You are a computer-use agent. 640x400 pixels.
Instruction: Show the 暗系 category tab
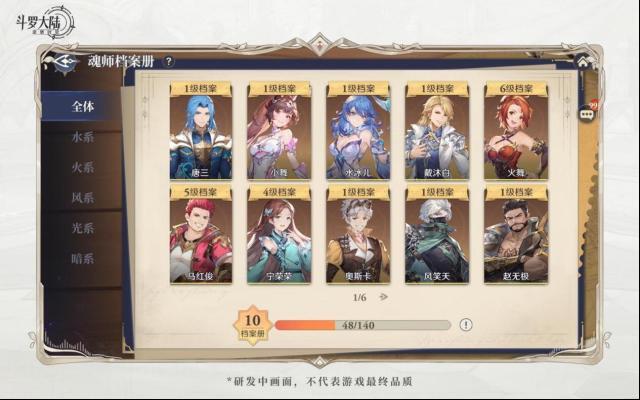[83, 259]
